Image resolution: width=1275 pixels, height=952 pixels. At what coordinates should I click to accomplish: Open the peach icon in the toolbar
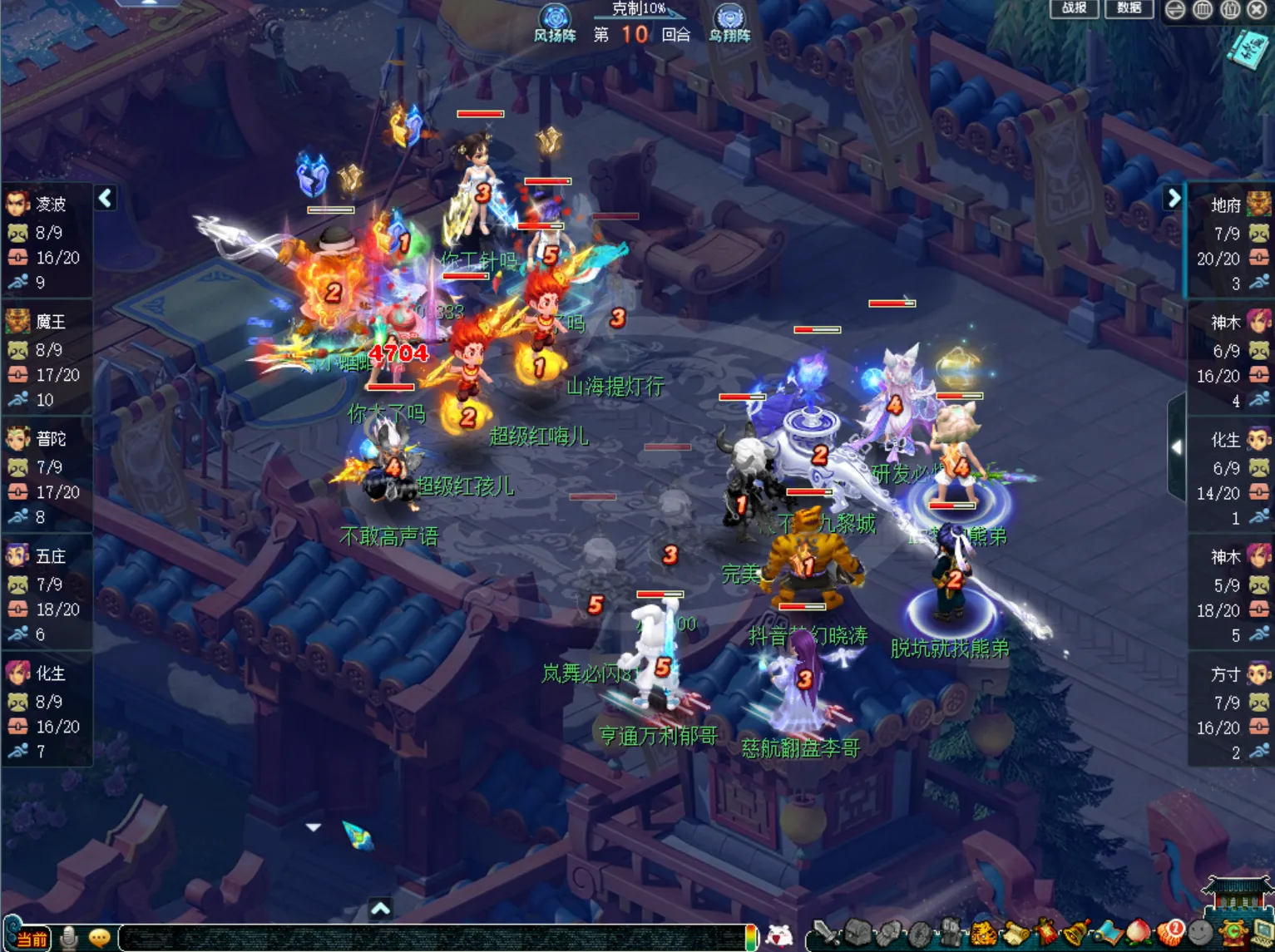(x=1138, y=934)
